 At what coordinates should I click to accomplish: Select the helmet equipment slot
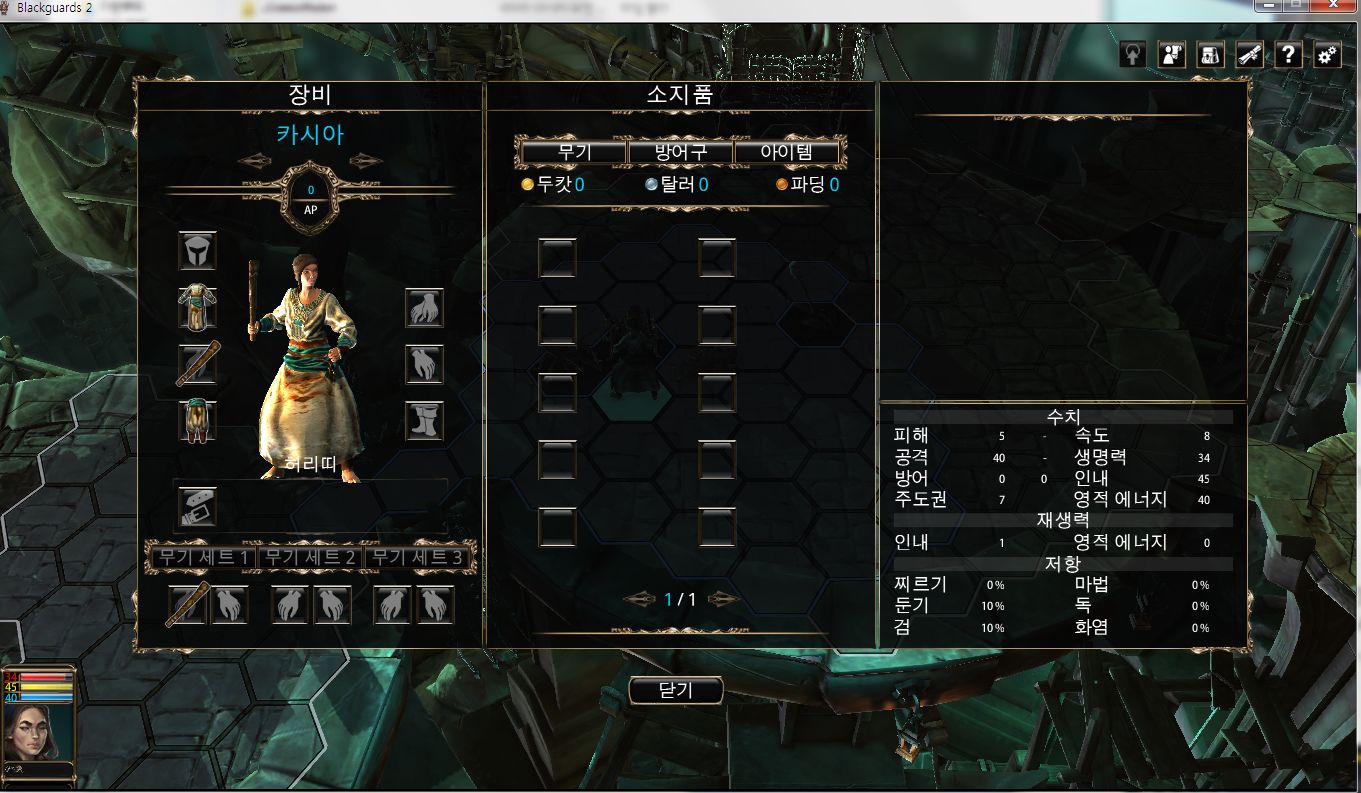198,250
